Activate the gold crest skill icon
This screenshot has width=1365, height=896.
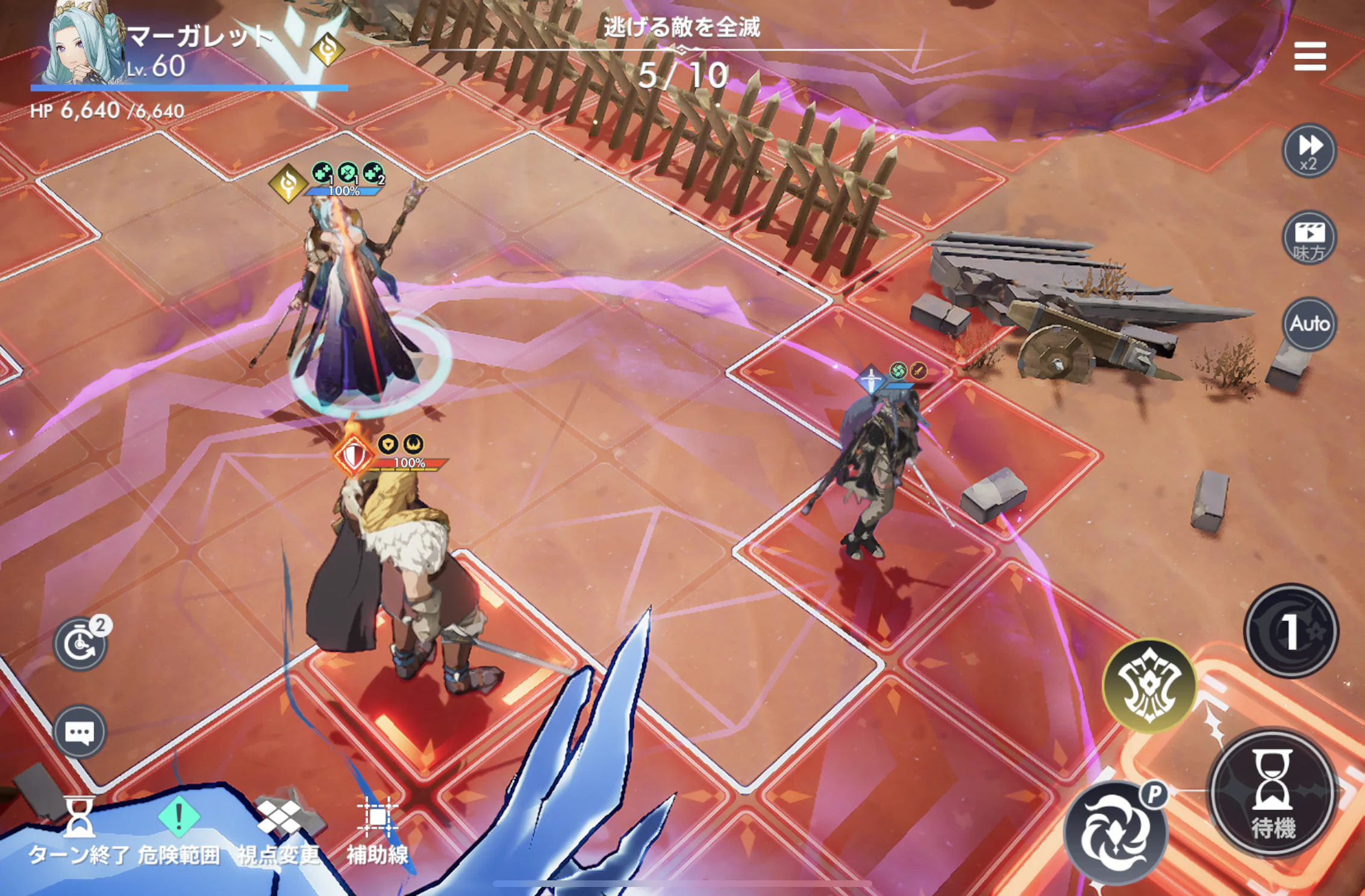coord(1149,685)
